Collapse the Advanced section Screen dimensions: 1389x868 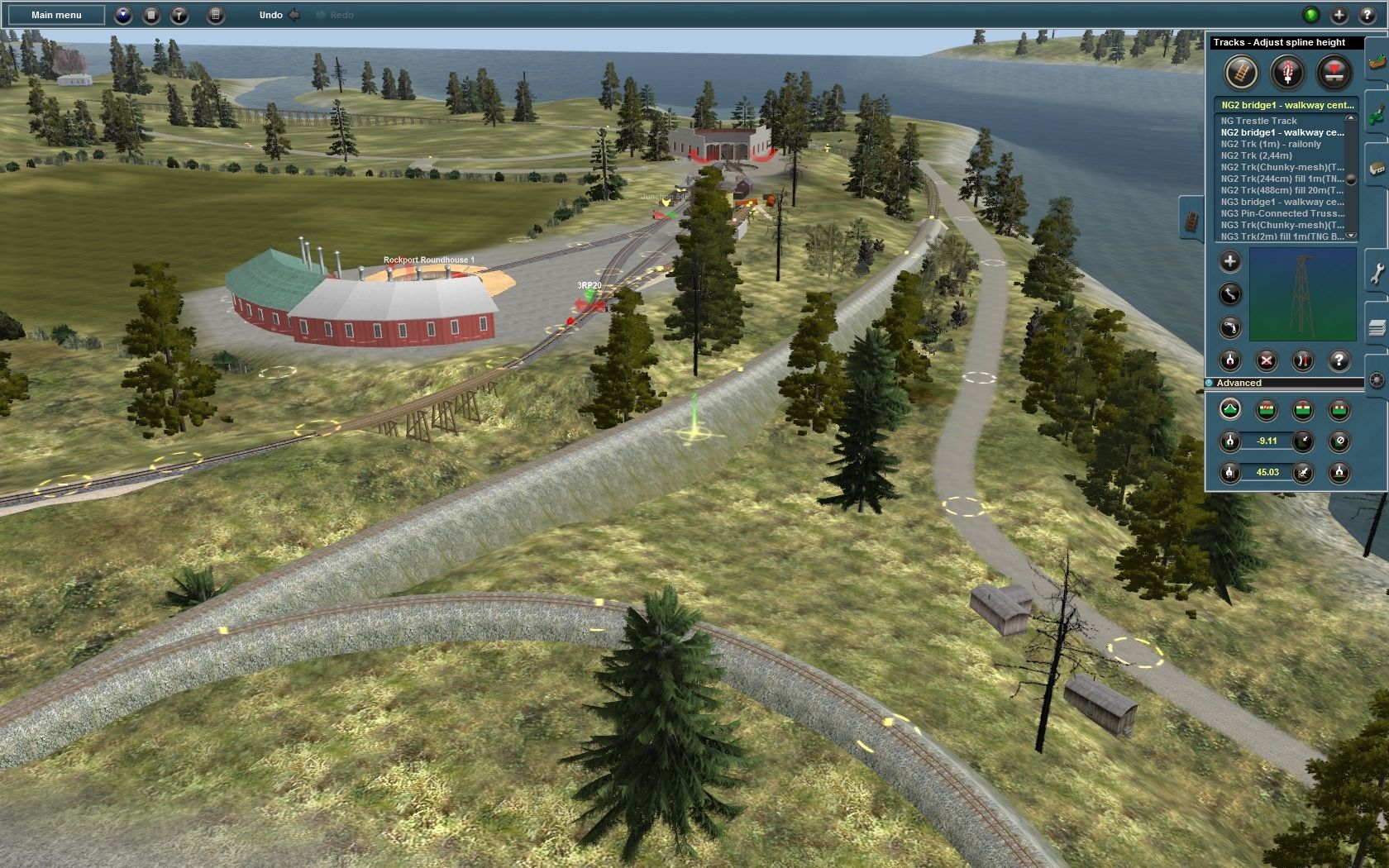click(1210, 383)
